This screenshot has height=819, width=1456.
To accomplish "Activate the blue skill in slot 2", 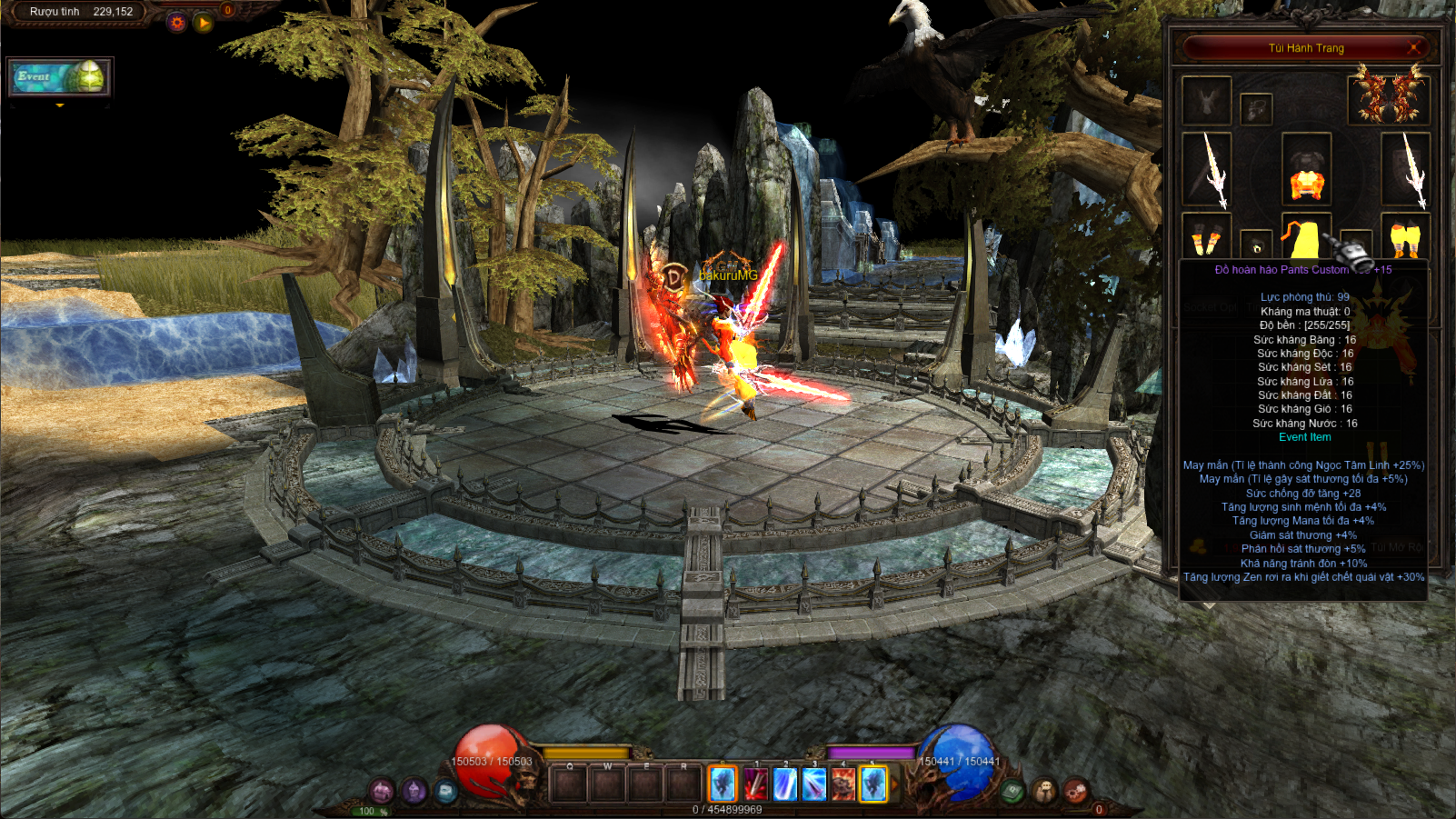I will [784, 784].
